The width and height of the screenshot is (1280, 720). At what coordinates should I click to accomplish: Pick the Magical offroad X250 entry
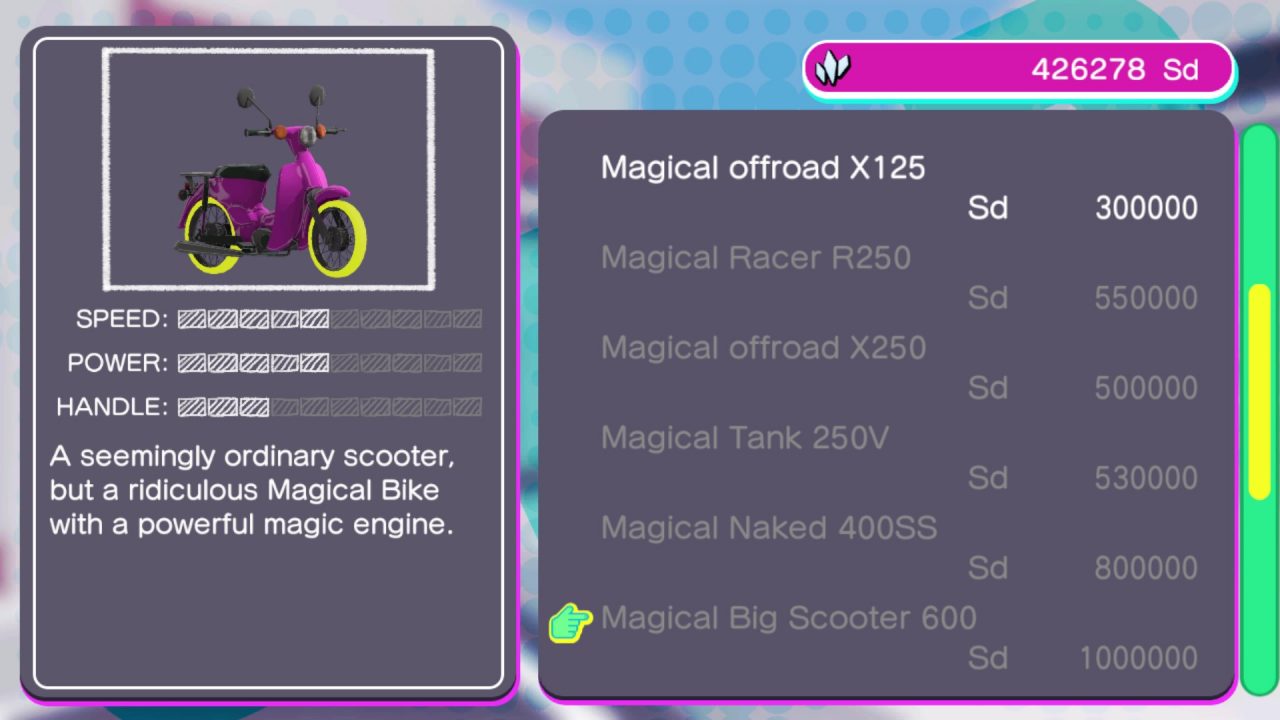click(x=763, y=348)
